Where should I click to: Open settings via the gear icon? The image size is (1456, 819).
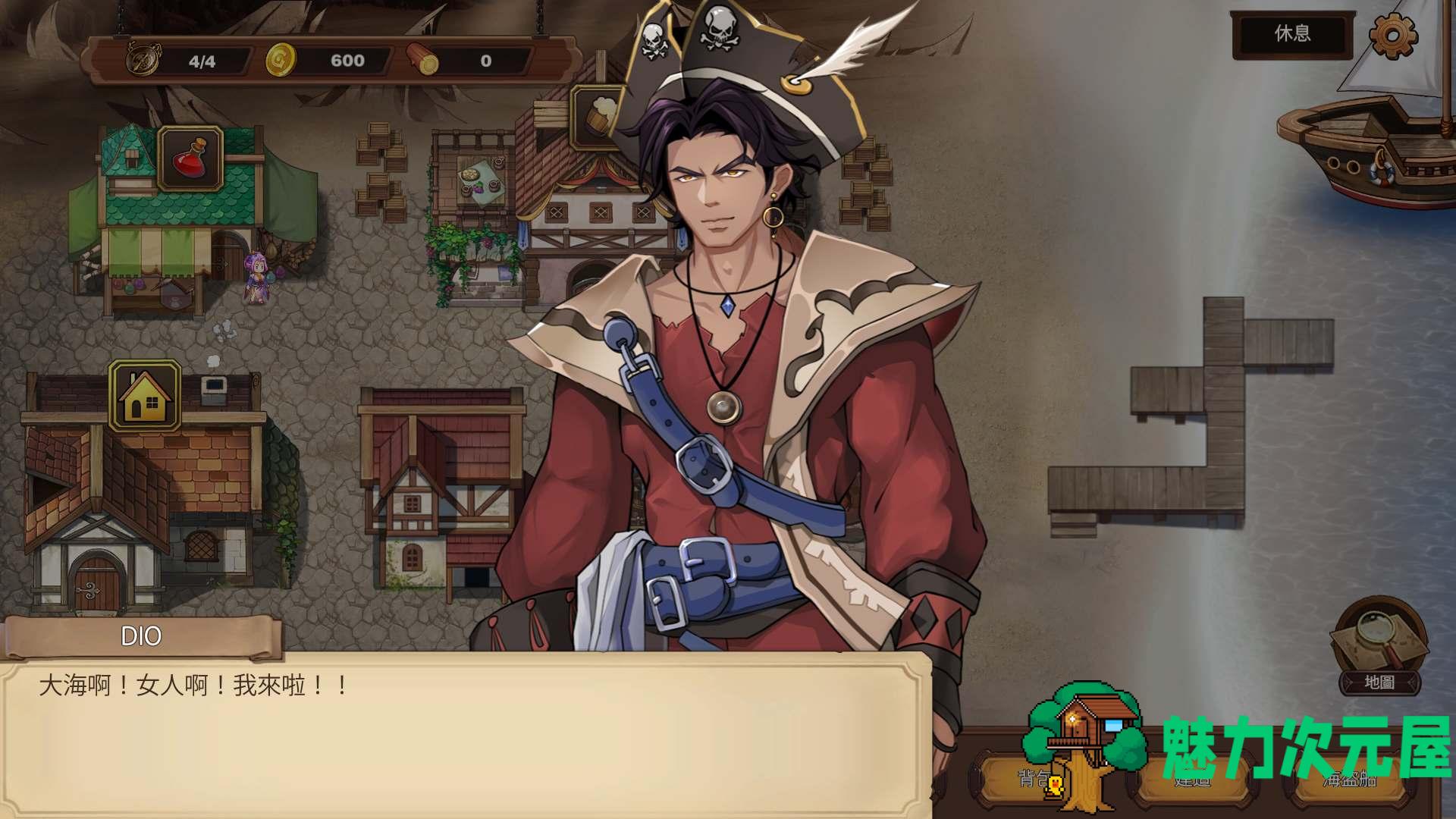1393,35
